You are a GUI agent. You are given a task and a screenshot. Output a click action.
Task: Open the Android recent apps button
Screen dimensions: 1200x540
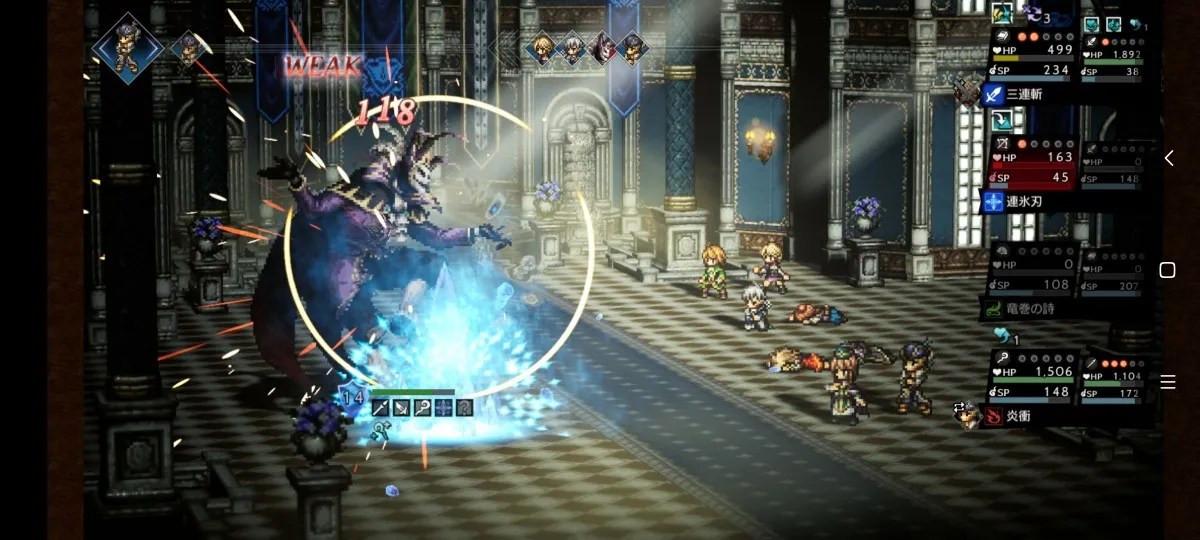coord(1167,382)
